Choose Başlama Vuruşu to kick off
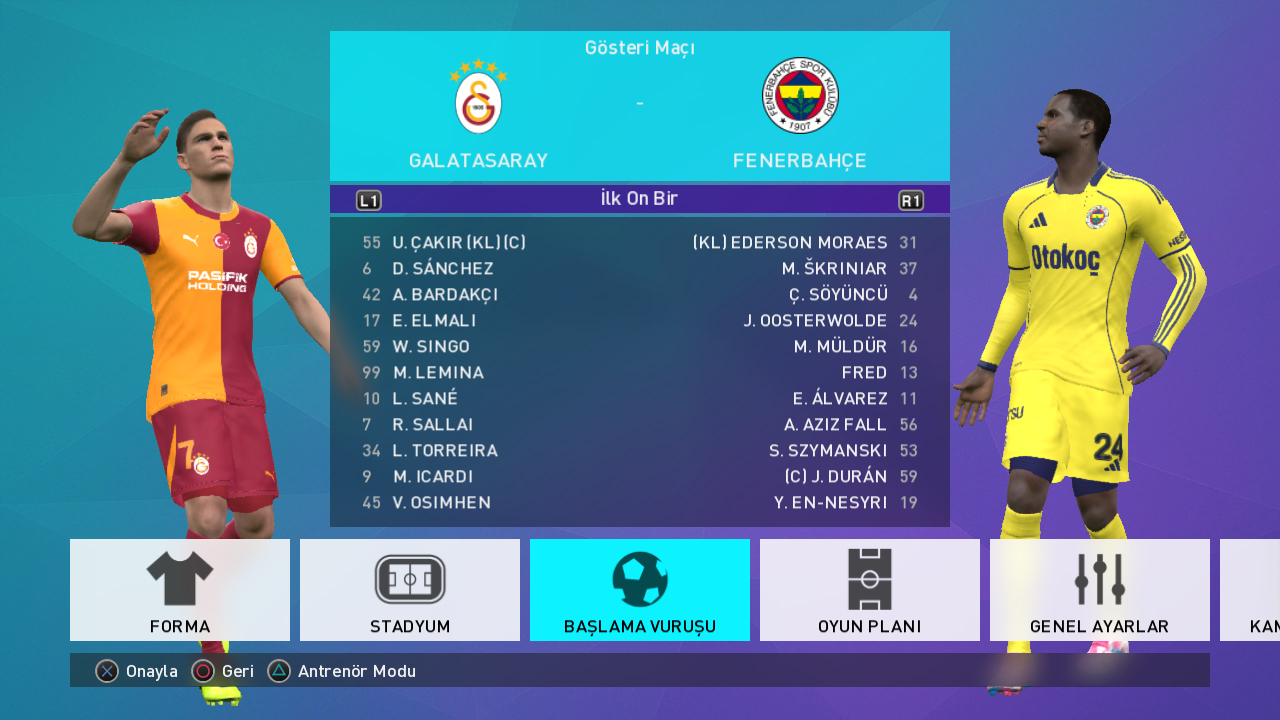Viewport: 1280px width, 720px height. point(640,589)
